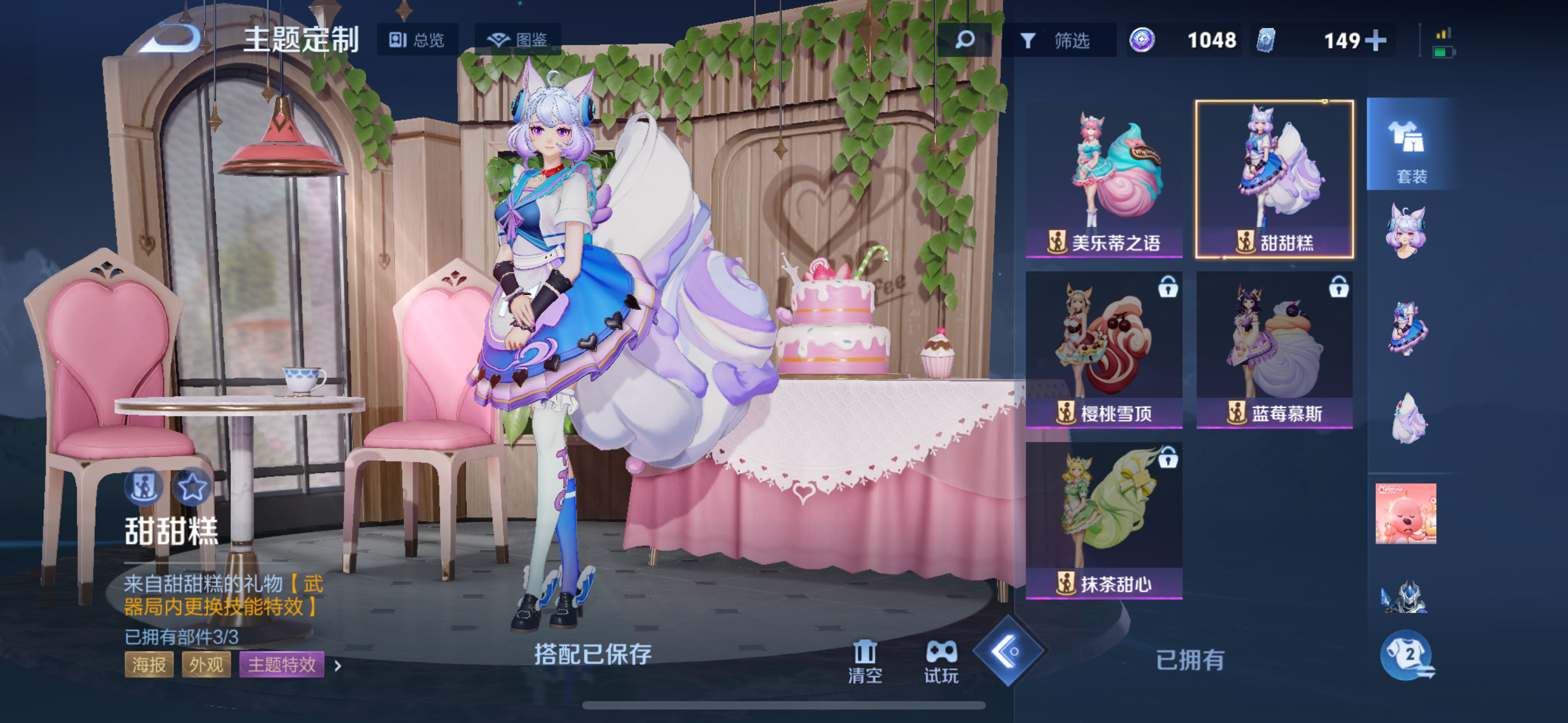Open the search magnifier
The height and width of the screenshot is (723, 1568).
tap(965, 40)
